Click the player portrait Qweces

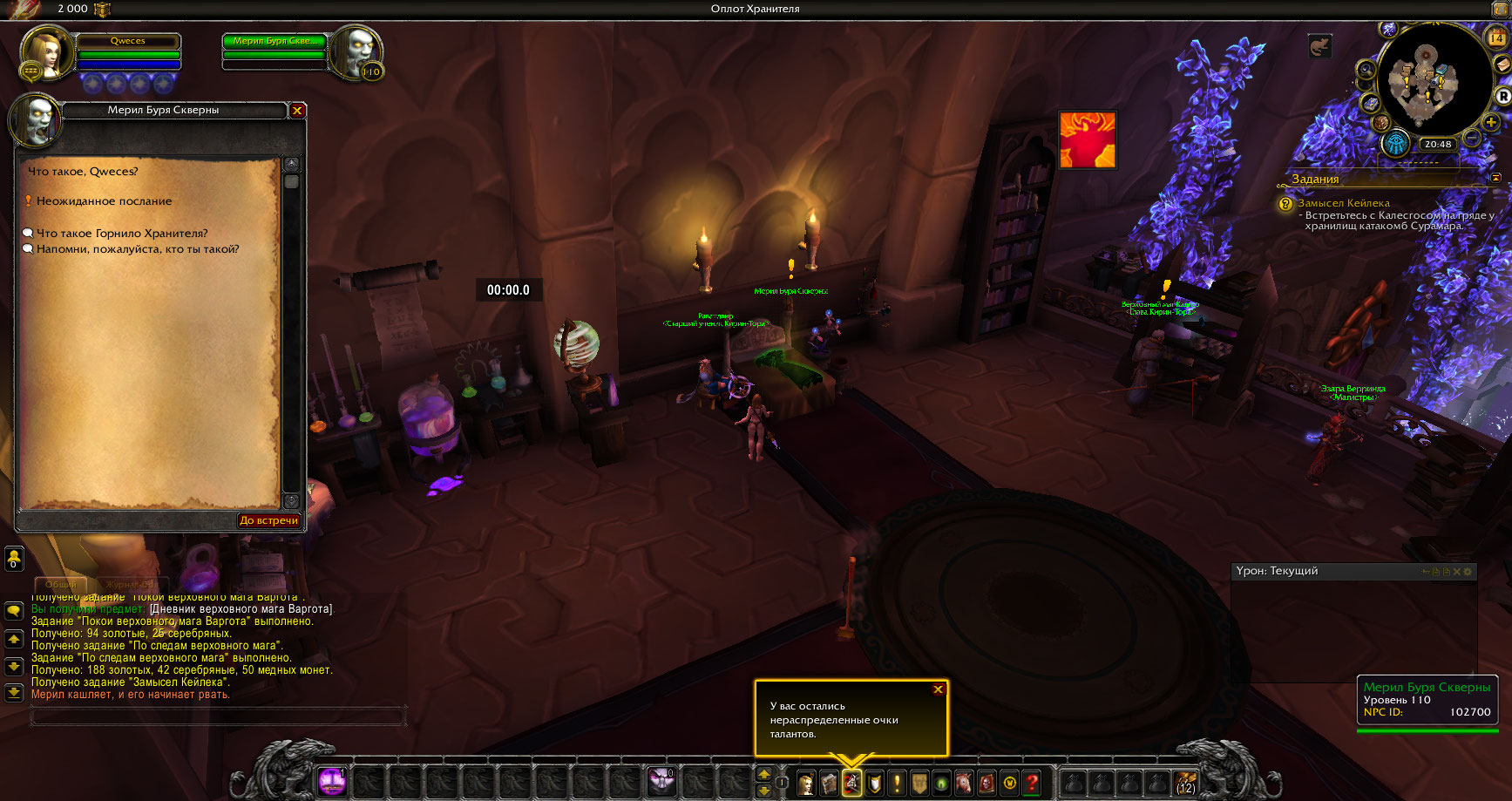46,54
